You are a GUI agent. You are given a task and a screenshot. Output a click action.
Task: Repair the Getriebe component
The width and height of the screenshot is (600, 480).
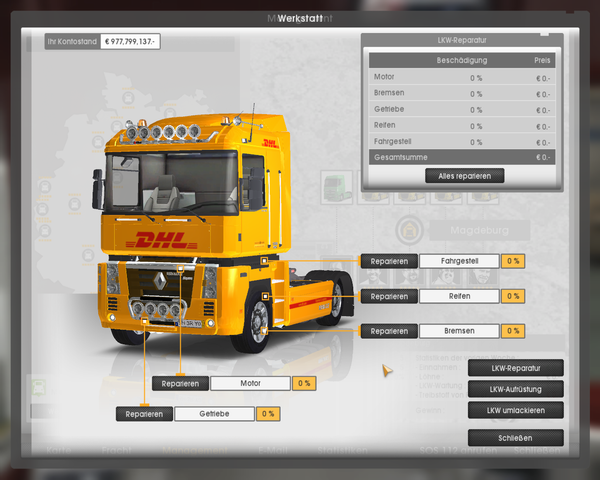[x=144, y=413]
